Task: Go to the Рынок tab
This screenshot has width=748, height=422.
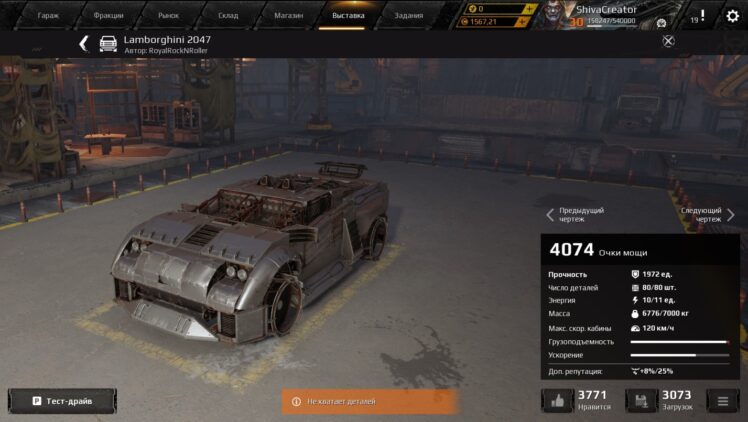Action: [x=168, y=16]
